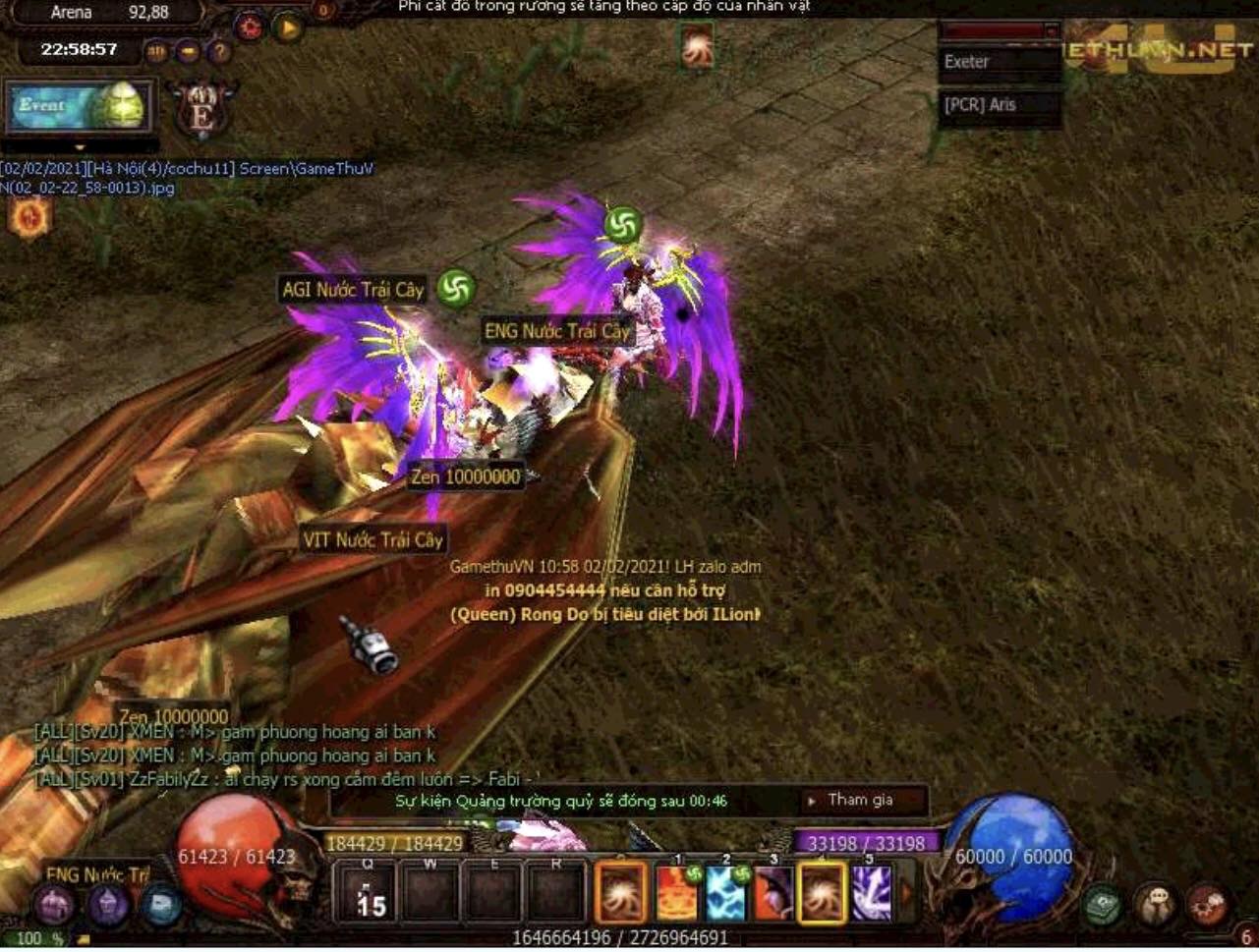The height and width of the screenshot is (952, 1259).
Task: Click the flaming sun buff icon
Action: click(29, 218)
